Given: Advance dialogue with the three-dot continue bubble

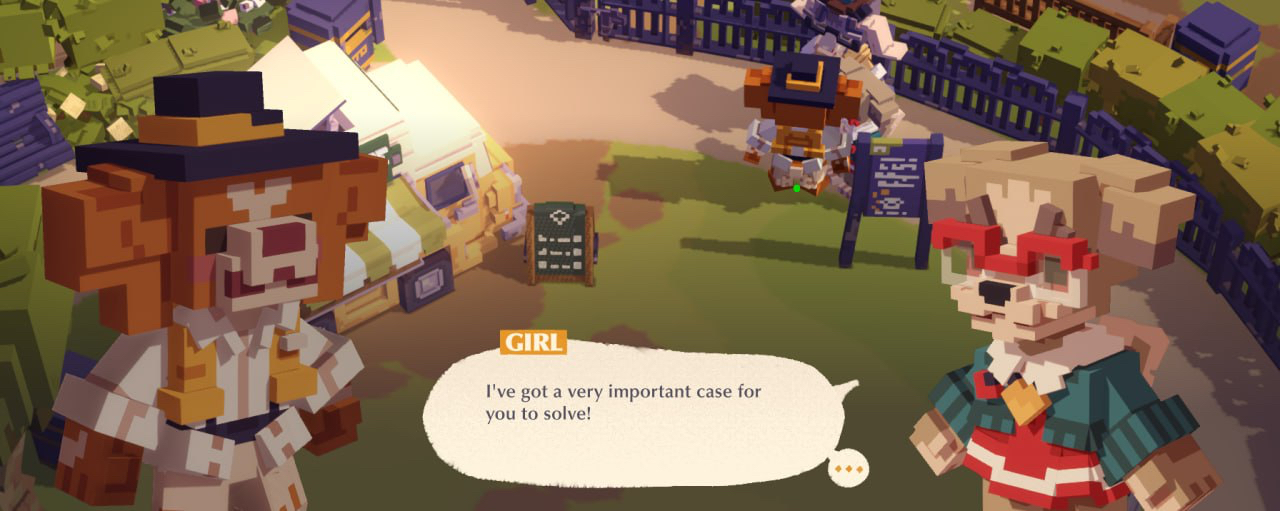Looking at the screenshot, I should [x=848, y=468].
